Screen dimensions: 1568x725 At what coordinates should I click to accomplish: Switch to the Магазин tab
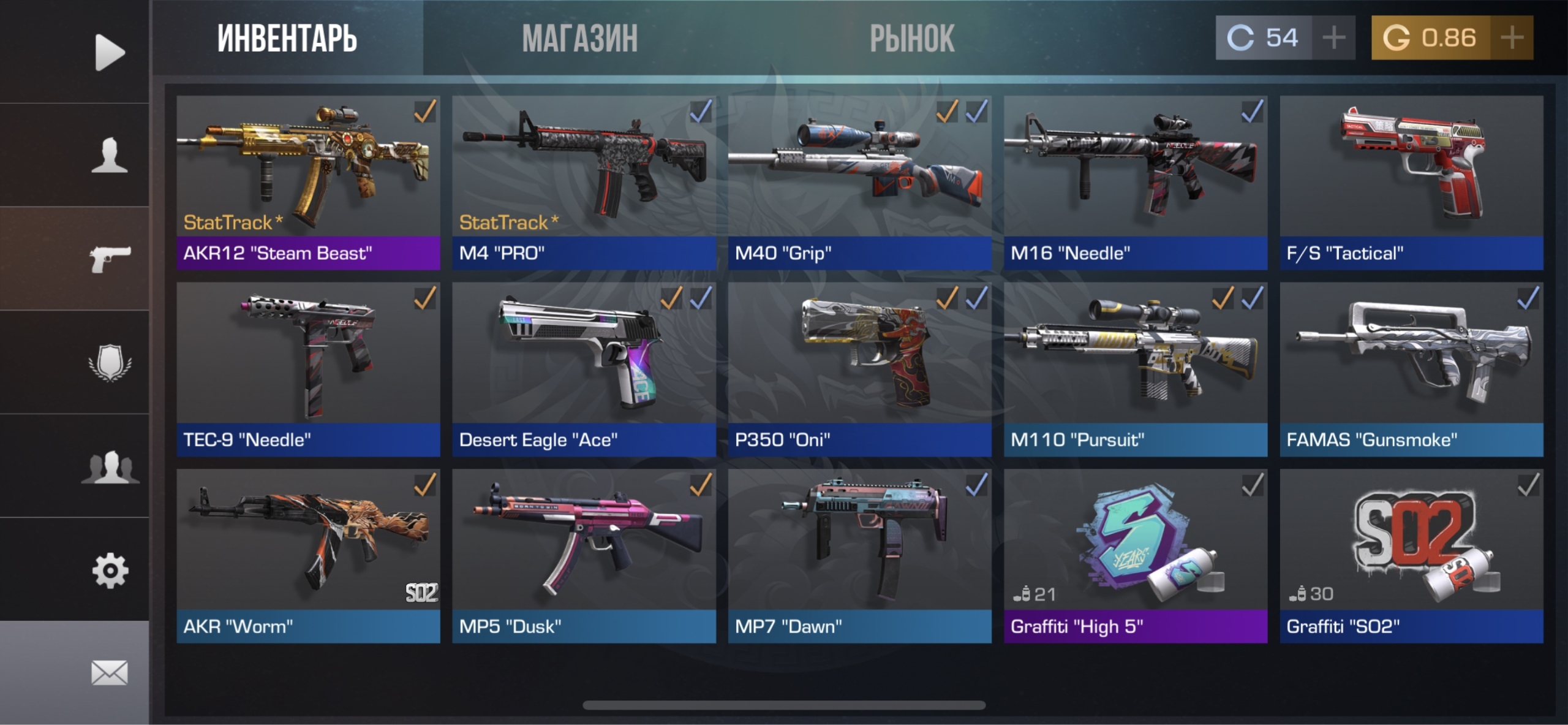(579, 38)
